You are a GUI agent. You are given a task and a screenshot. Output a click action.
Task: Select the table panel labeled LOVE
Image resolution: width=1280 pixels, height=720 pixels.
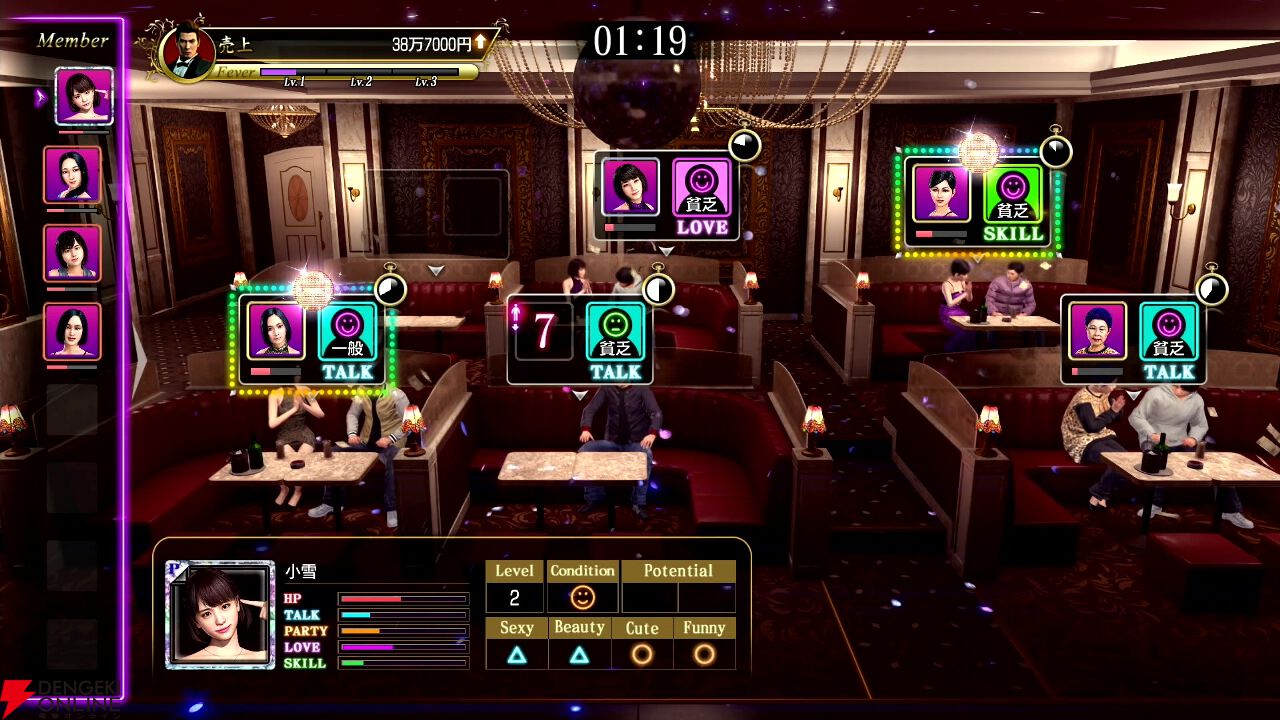click(667, 196)
